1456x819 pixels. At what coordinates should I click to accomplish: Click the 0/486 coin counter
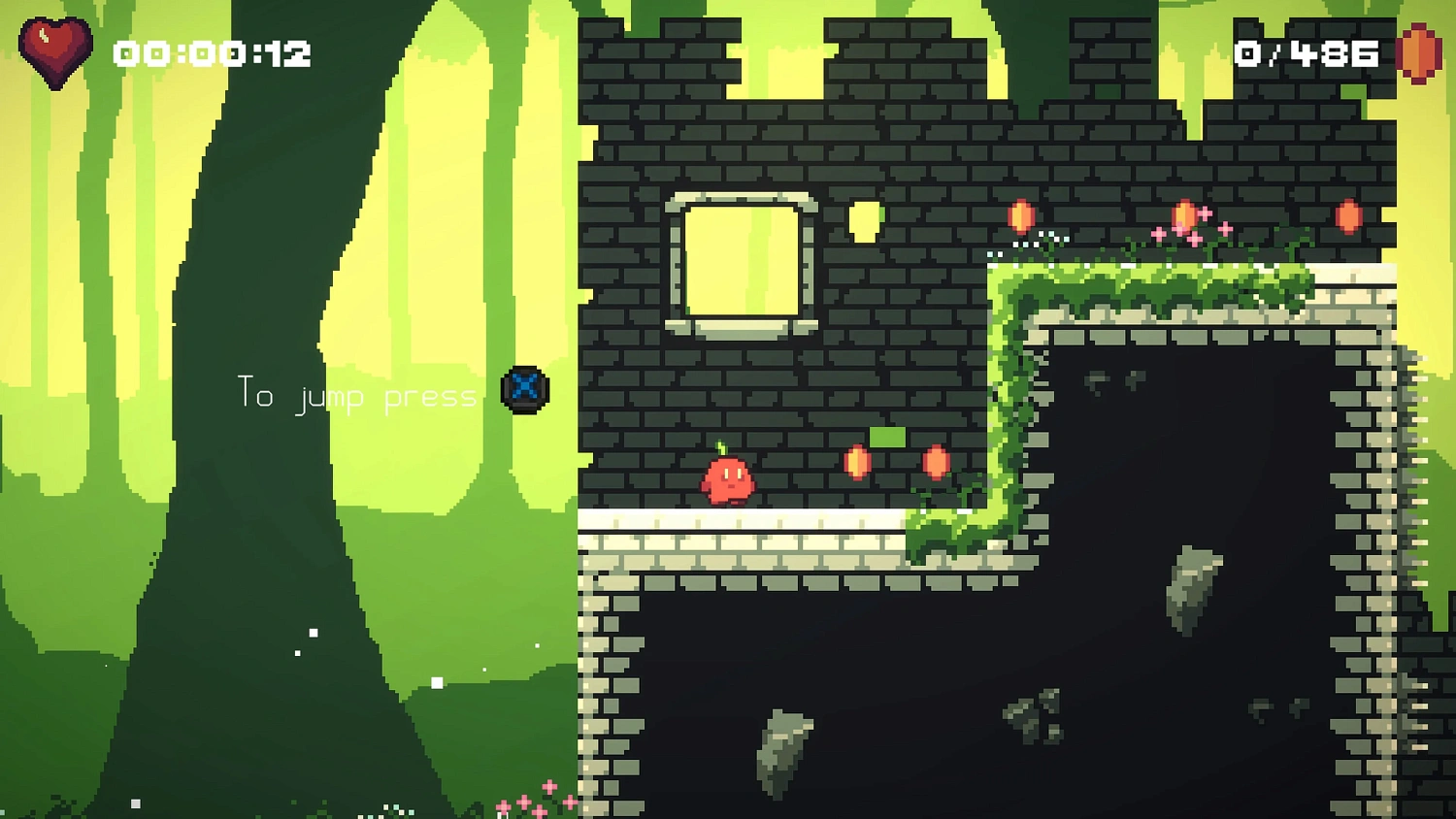click(x=1308, y=53)
